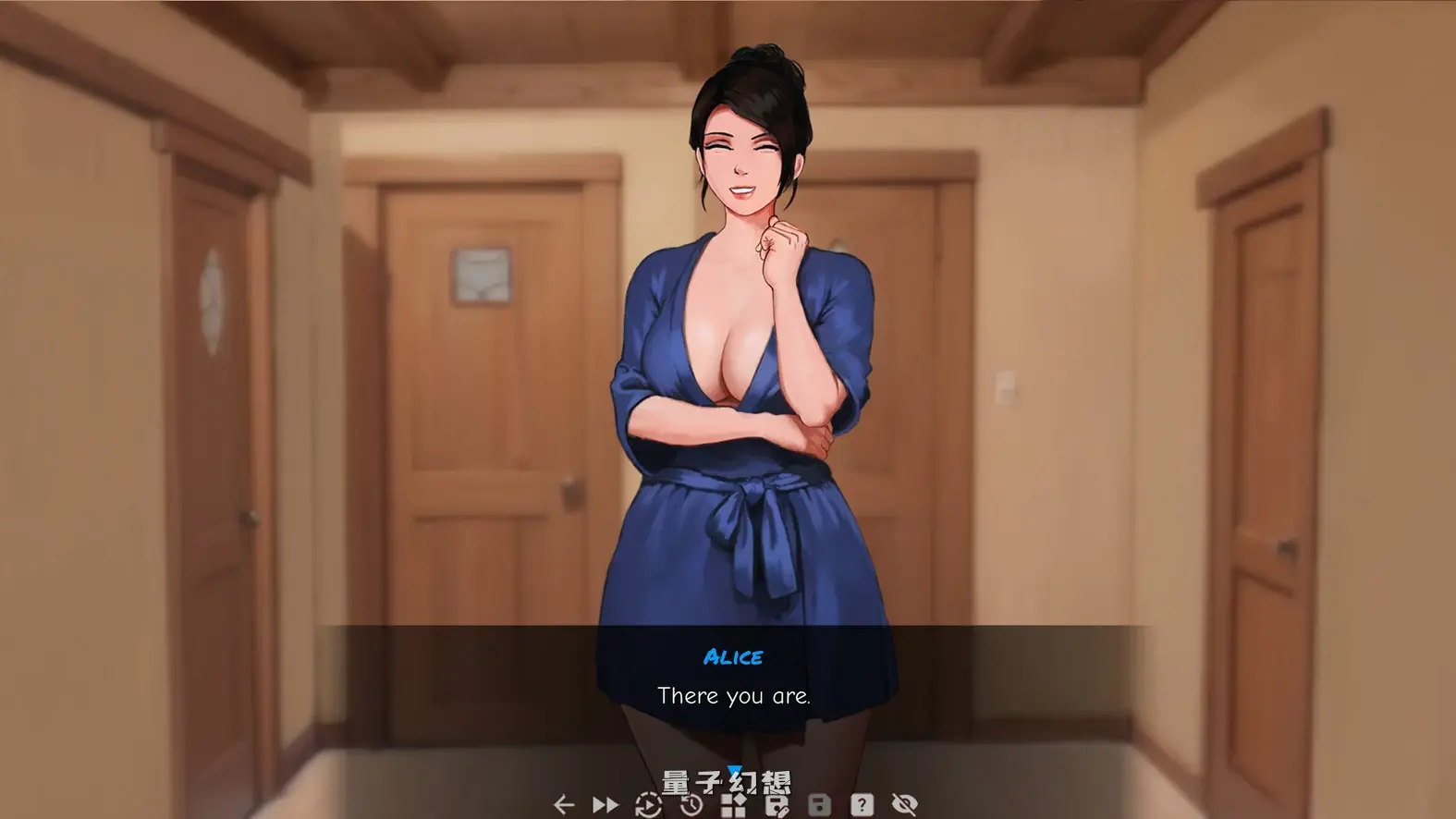Click Alice's name label in the dialogue box

pos(735,657)
